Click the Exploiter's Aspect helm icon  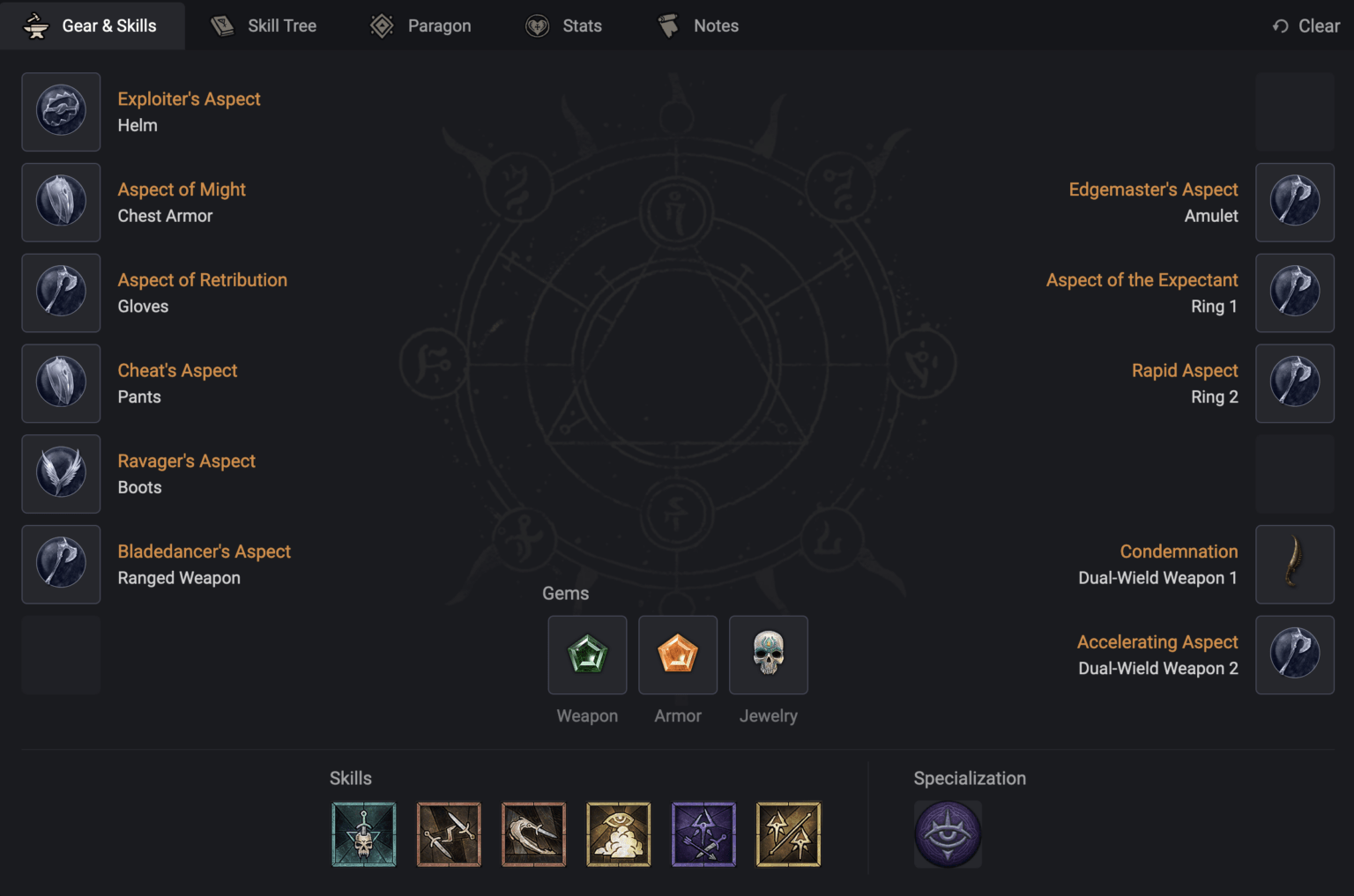pyautogui.click(x=61, y=112)
